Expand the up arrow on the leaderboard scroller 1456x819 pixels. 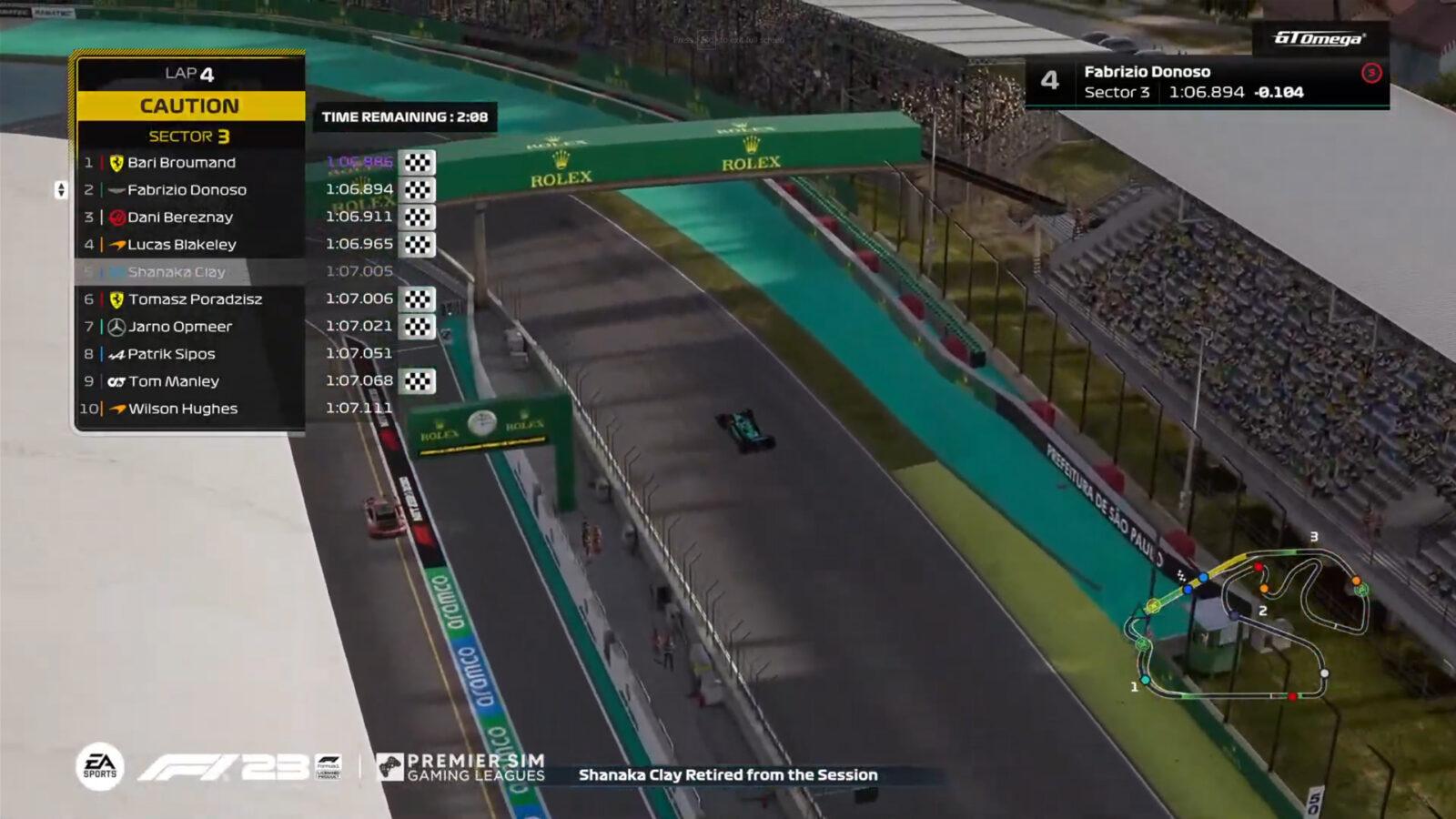point(59,186)
